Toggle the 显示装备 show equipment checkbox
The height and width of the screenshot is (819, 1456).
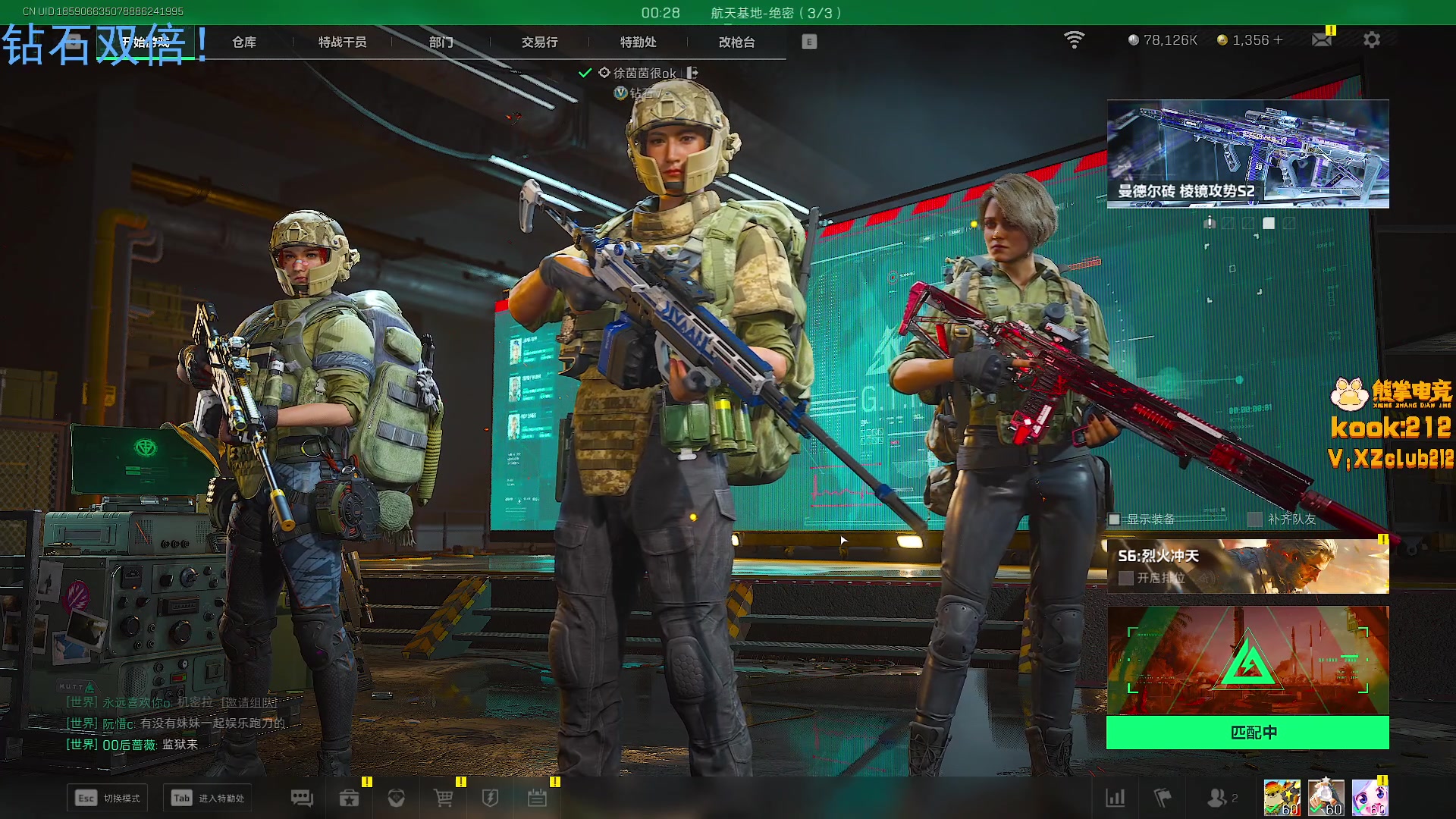coord(1114,519)
